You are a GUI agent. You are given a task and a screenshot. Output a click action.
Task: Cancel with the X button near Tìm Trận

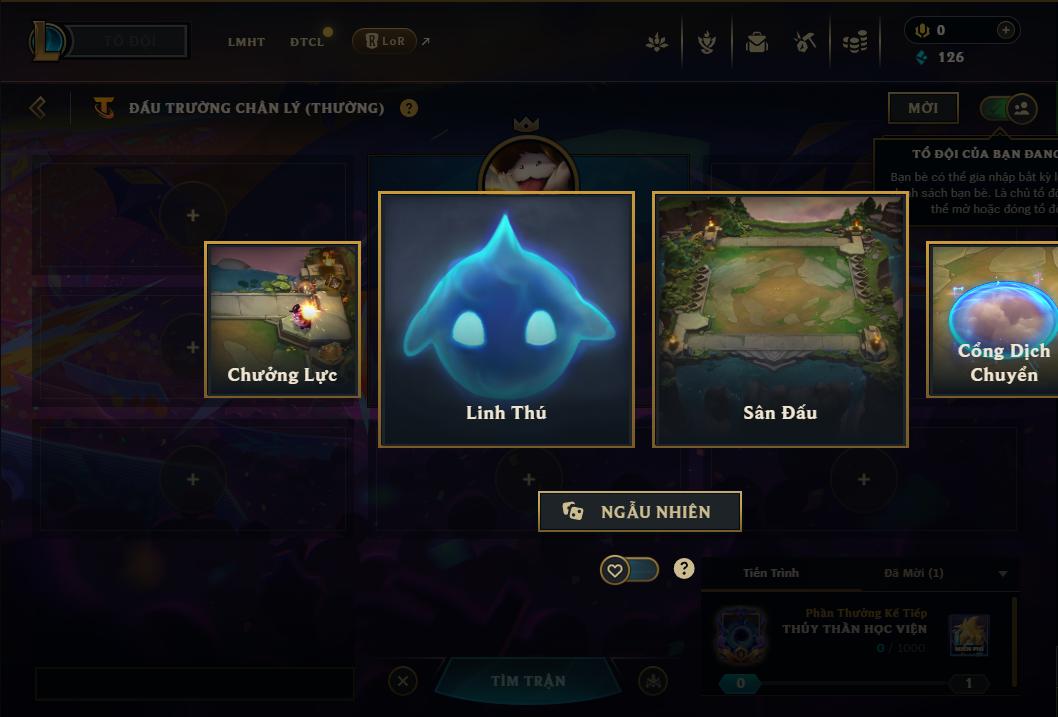click(402, 682)
